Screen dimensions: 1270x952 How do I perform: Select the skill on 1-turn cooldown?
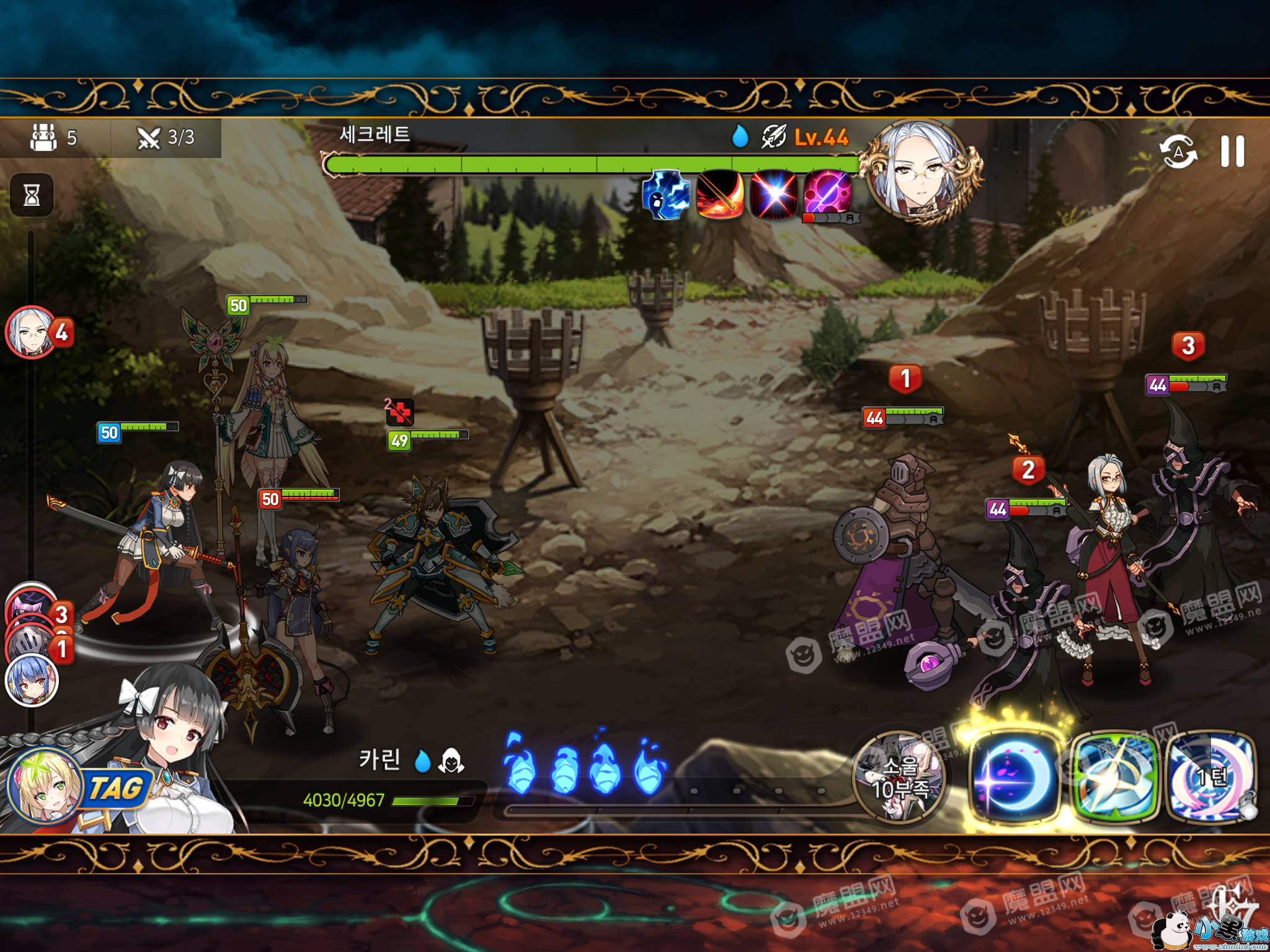click(x=1211, y=777)
